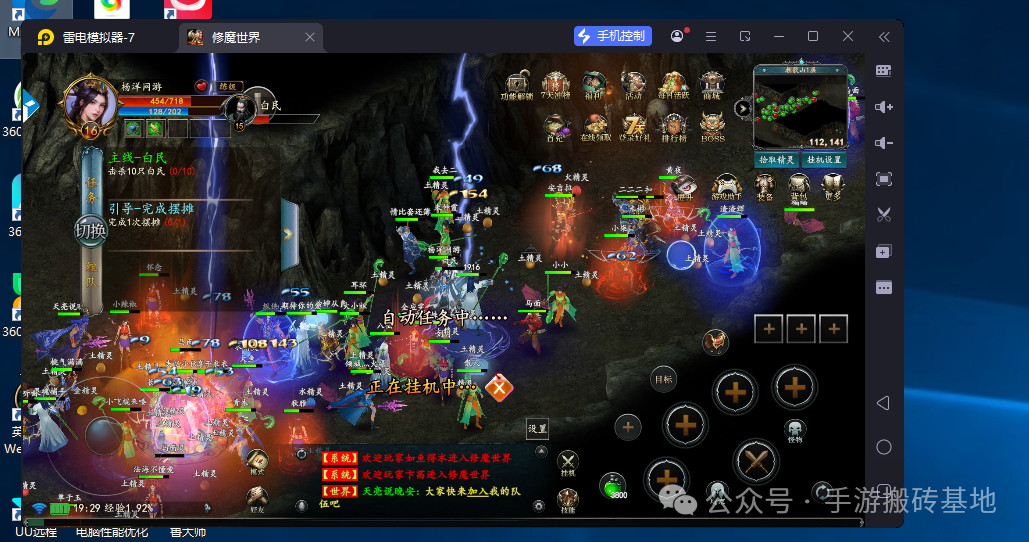Activate the crossed swords attack button

[x=755, y=461]
